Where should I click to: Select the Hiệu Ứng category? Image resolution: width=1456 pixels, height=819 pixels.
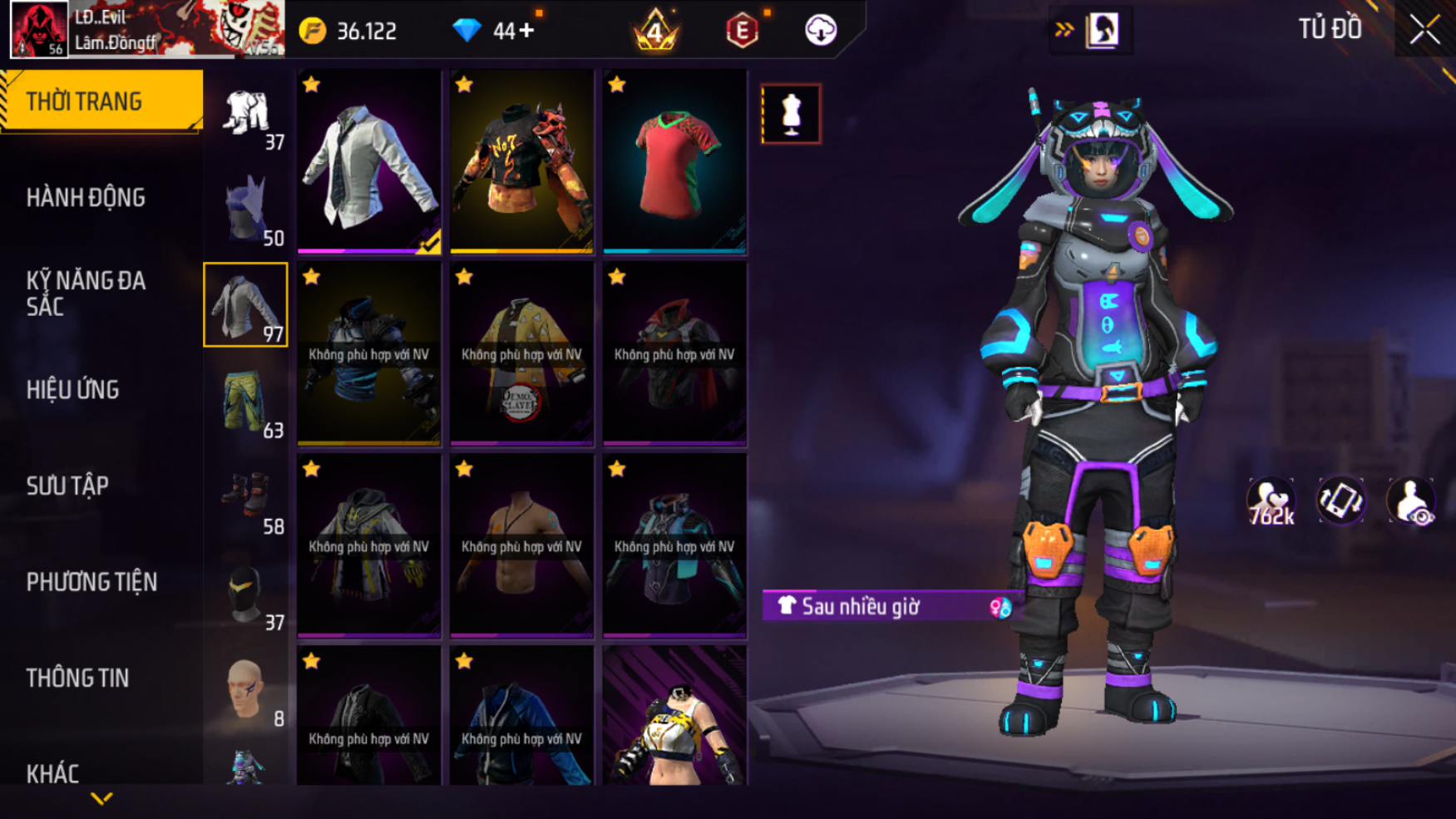72,390
